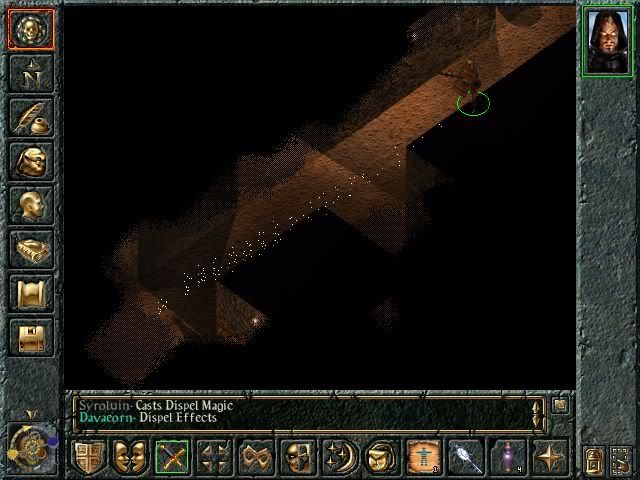The image size is (640, 480).
Task: Select the magic wand quick slot
Action: pyautogui.click(x=464, y=456)
